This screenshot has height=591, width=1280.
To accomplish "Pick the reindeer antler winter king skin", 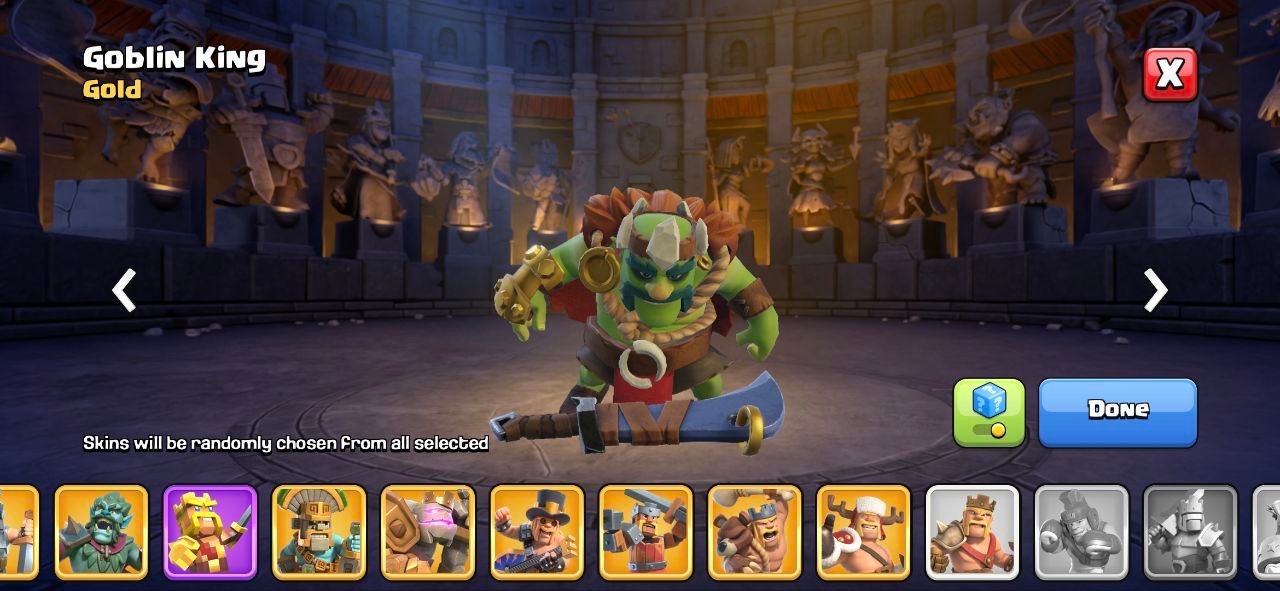I will click(x=864, y=532).
